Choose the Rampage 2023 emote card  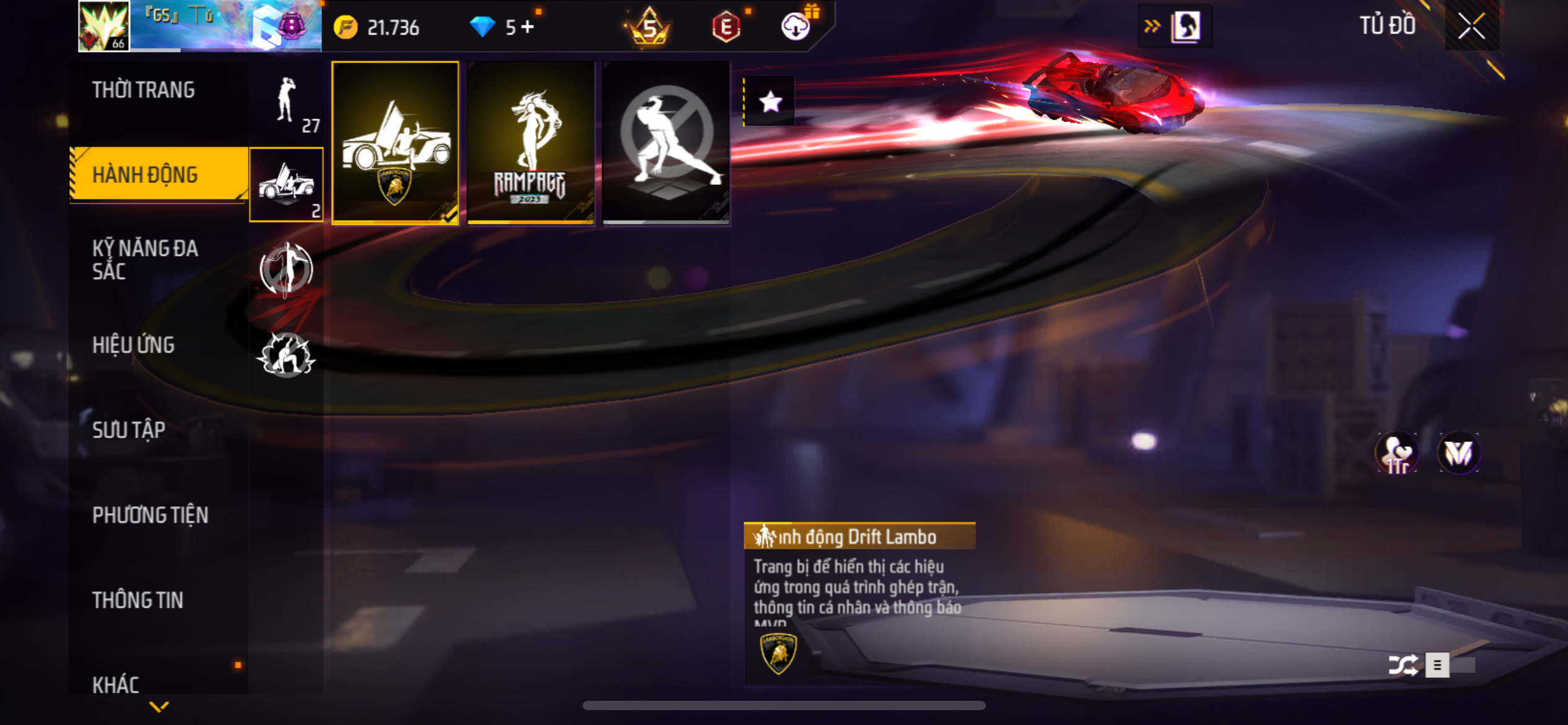pyautogui.click(x=531, y=143)
